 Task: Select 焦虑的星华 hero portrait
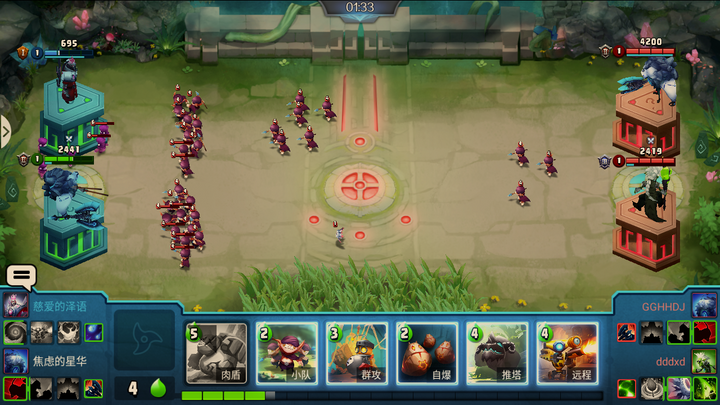pos(16,360)
